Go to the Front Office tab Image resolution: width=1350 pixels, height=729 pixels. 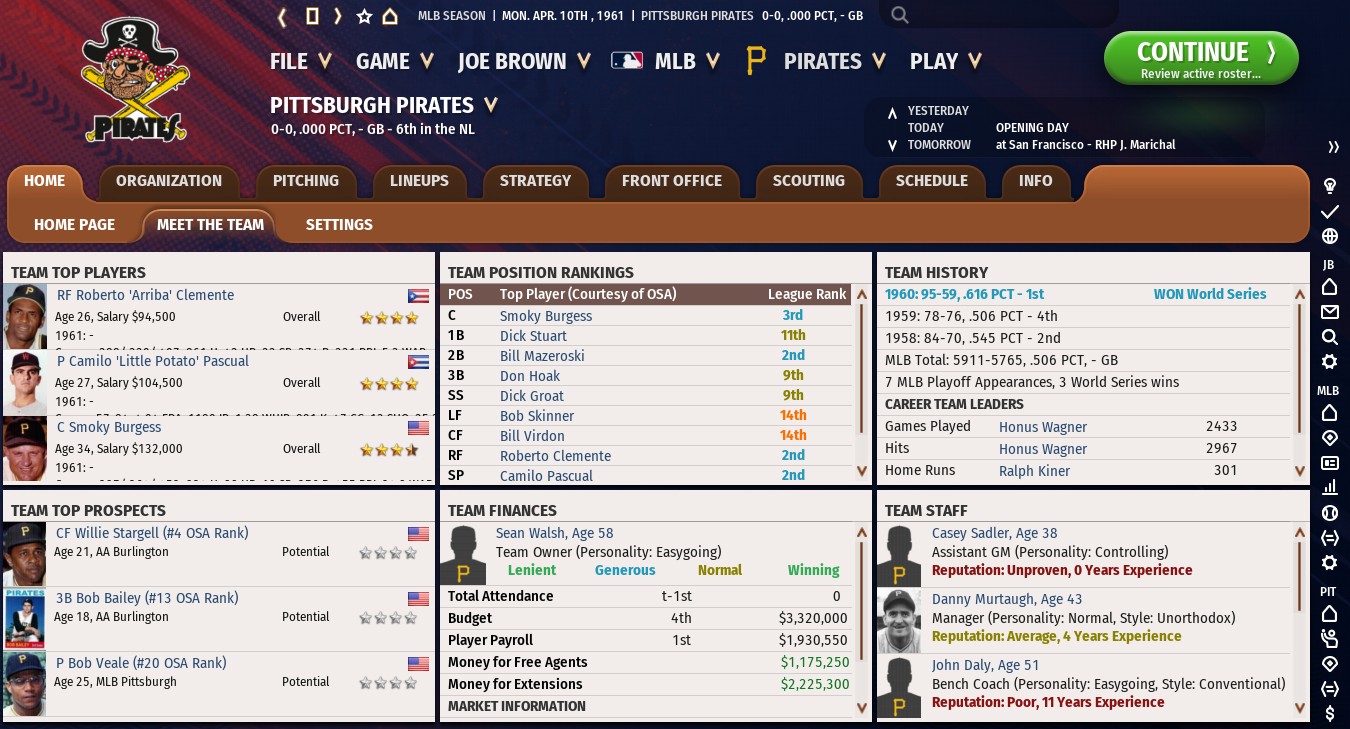(671, 181)
